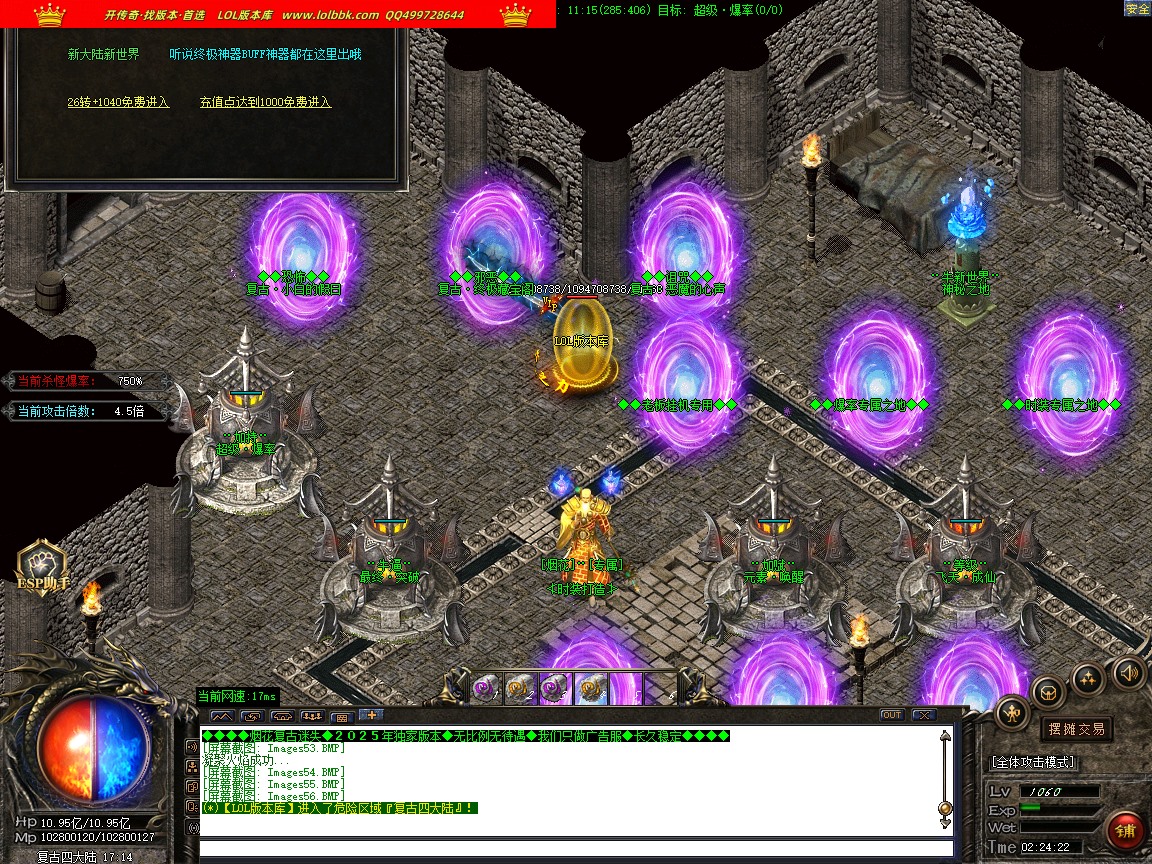Screen dimensions: 1152x864
Task: Click the 安全 safe-zone indicator in the corner
Action: pos(1137,8)
